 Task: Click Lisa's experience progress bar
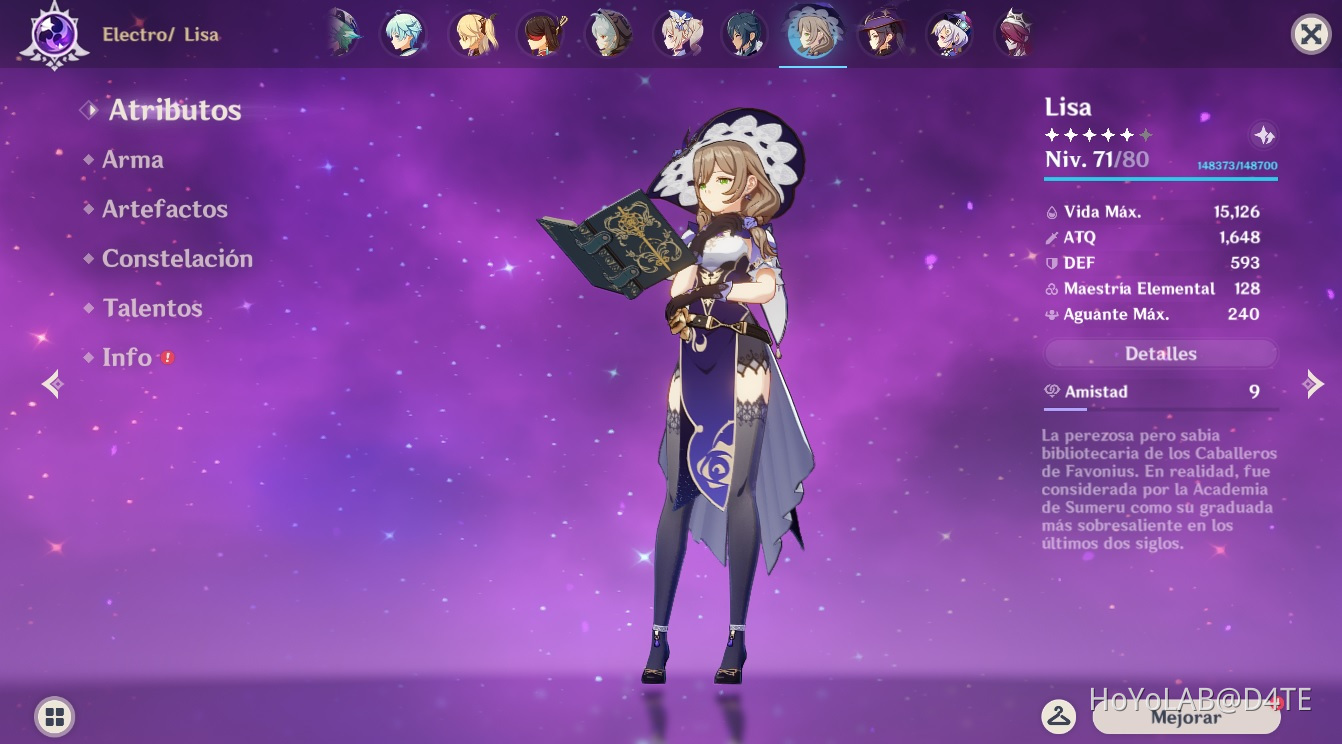pyautogui.click(x=1160, y=179)
